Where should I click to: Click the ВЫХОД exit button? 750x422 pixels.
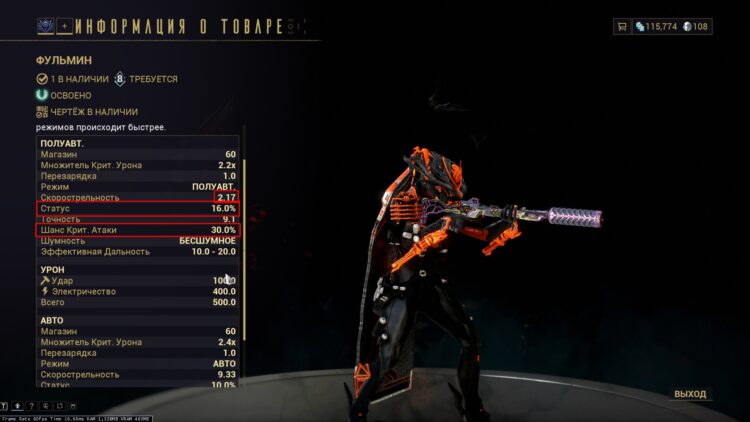(690, 394)
